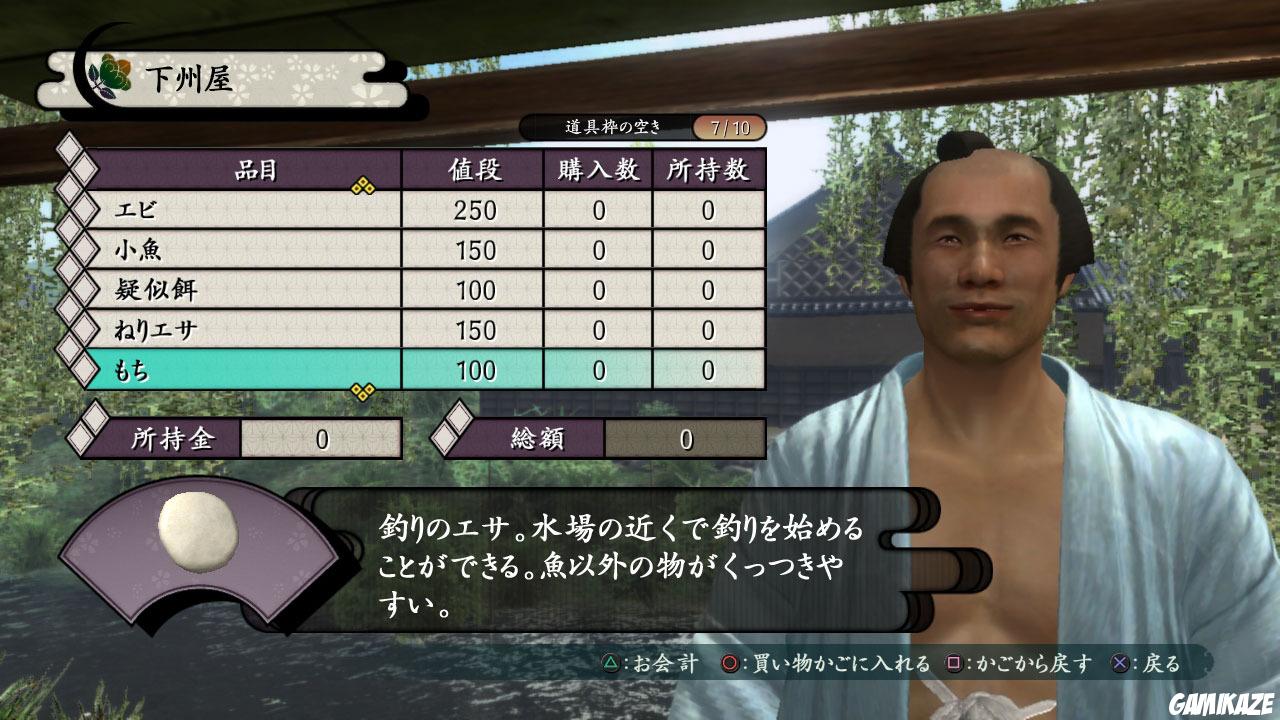1280x720 pixels.
Task: Click the 値段 column header
Action: [473, 170]
